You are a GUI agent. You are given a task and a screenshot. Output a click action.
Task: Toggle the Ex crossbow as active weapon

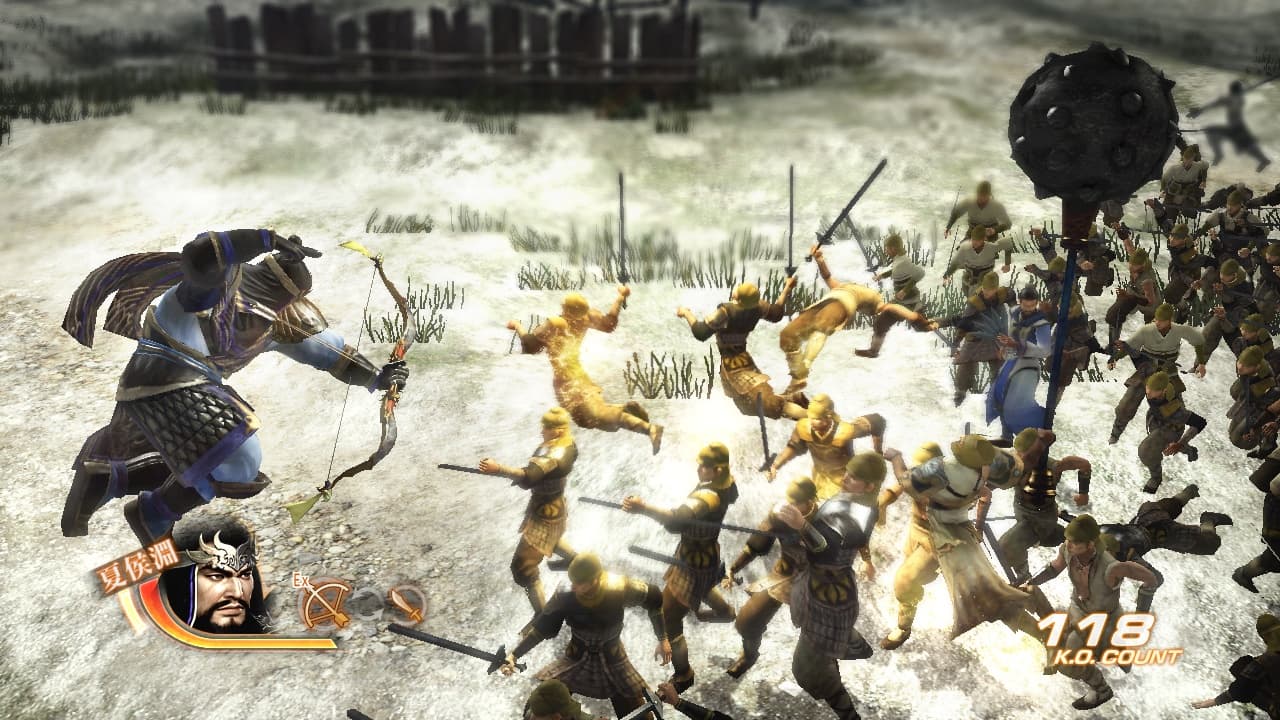point(325,605)
